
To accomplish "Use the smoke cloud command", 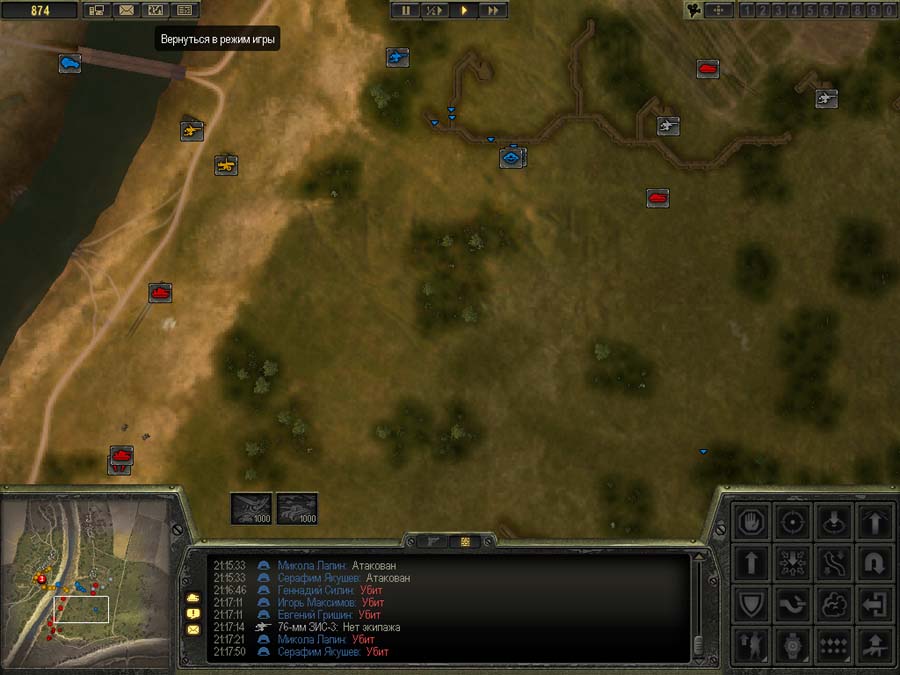I will [834, 603].
